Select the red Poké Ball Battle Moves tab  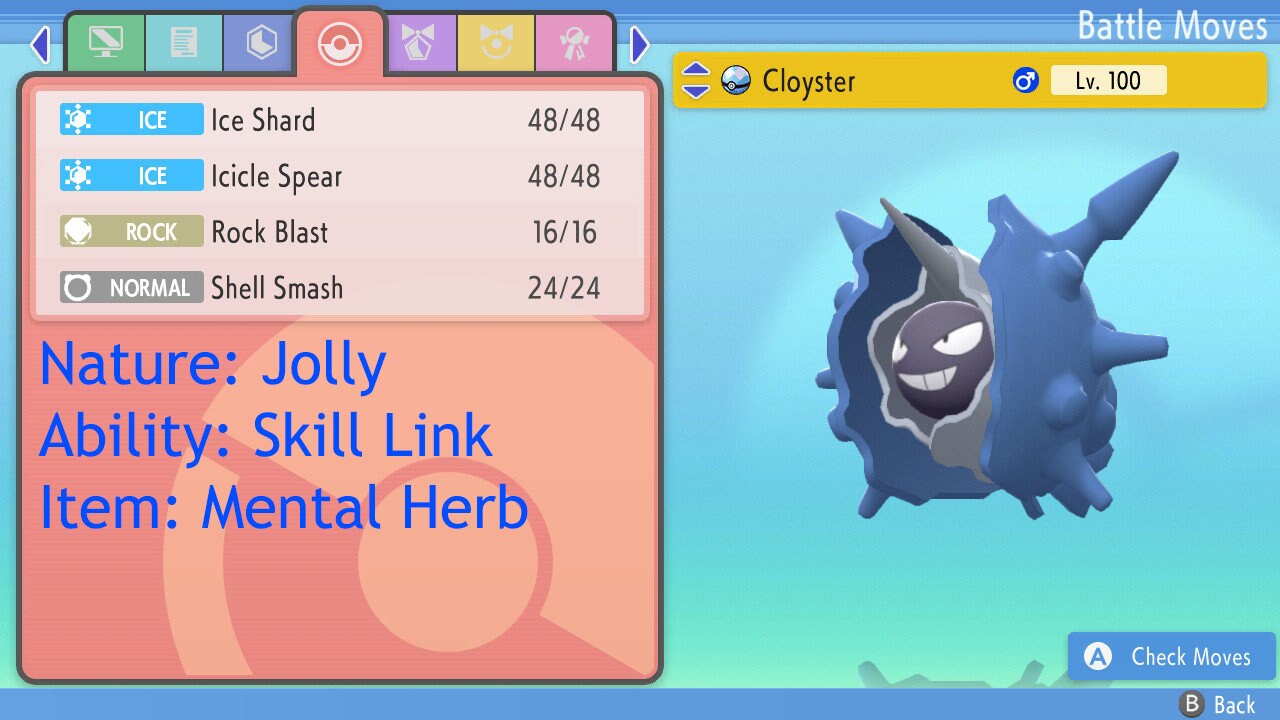point(339,42)
